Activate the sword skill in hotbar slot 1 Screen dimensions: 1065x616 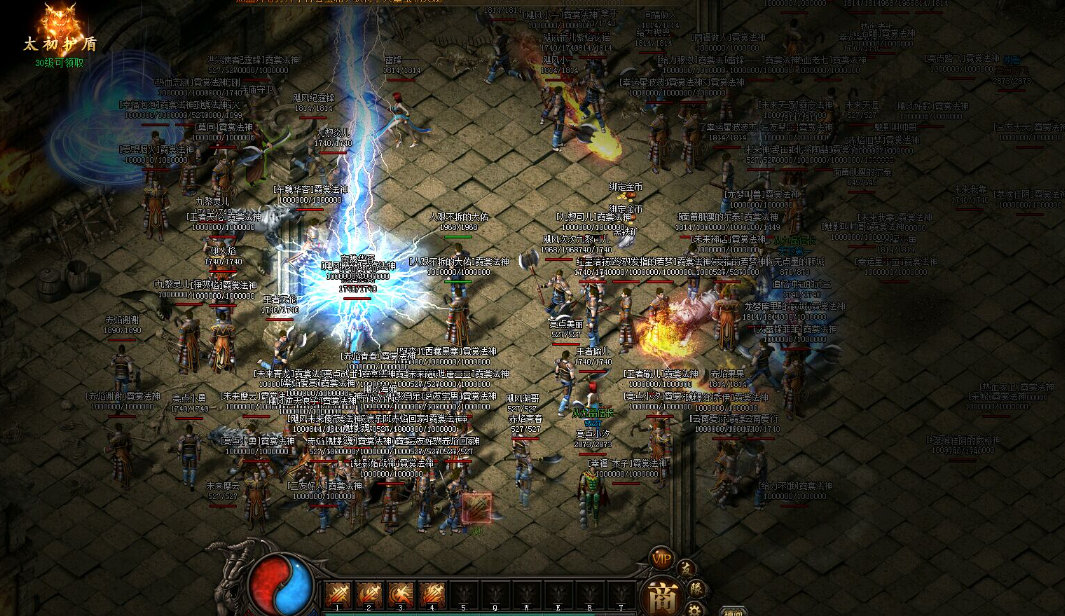[x=338, y=595]
